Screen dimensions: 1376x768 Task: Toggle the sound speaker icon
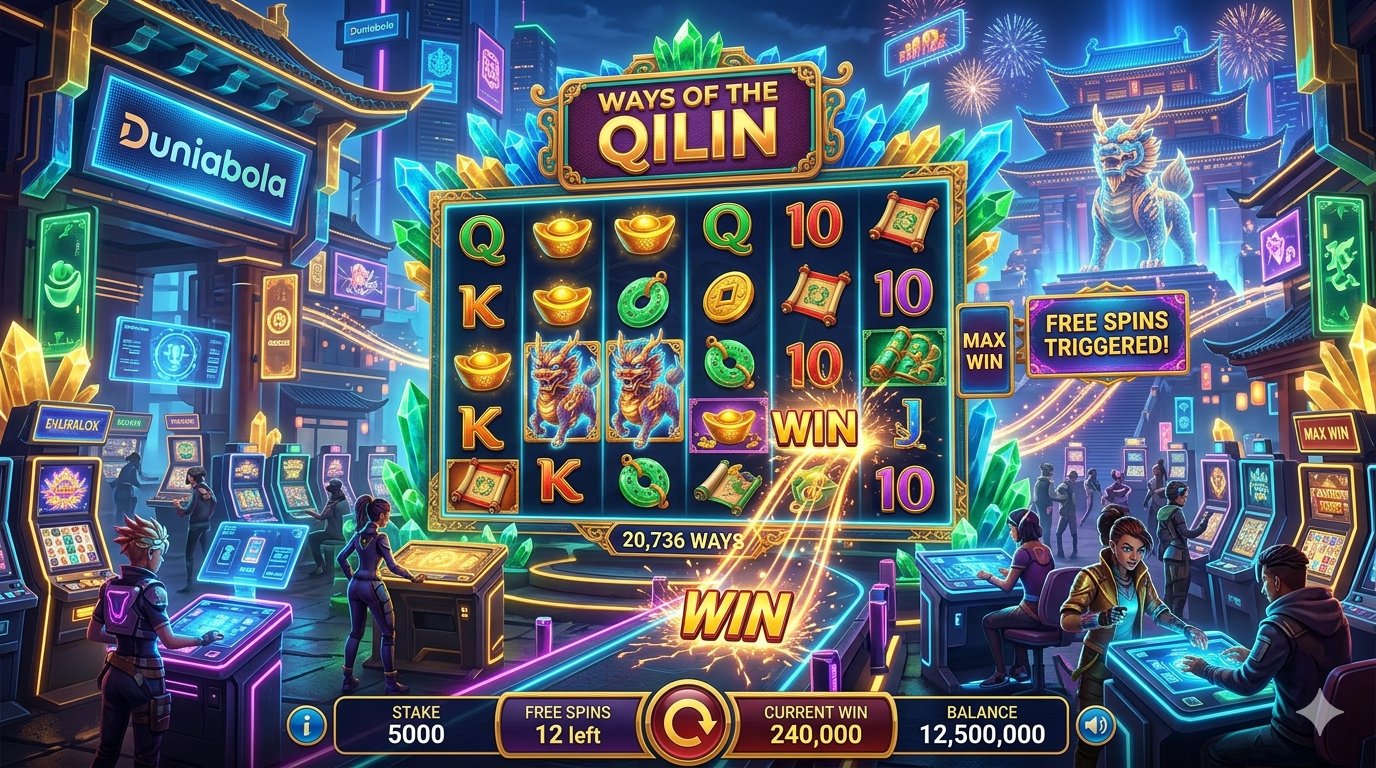[1093, 724]
